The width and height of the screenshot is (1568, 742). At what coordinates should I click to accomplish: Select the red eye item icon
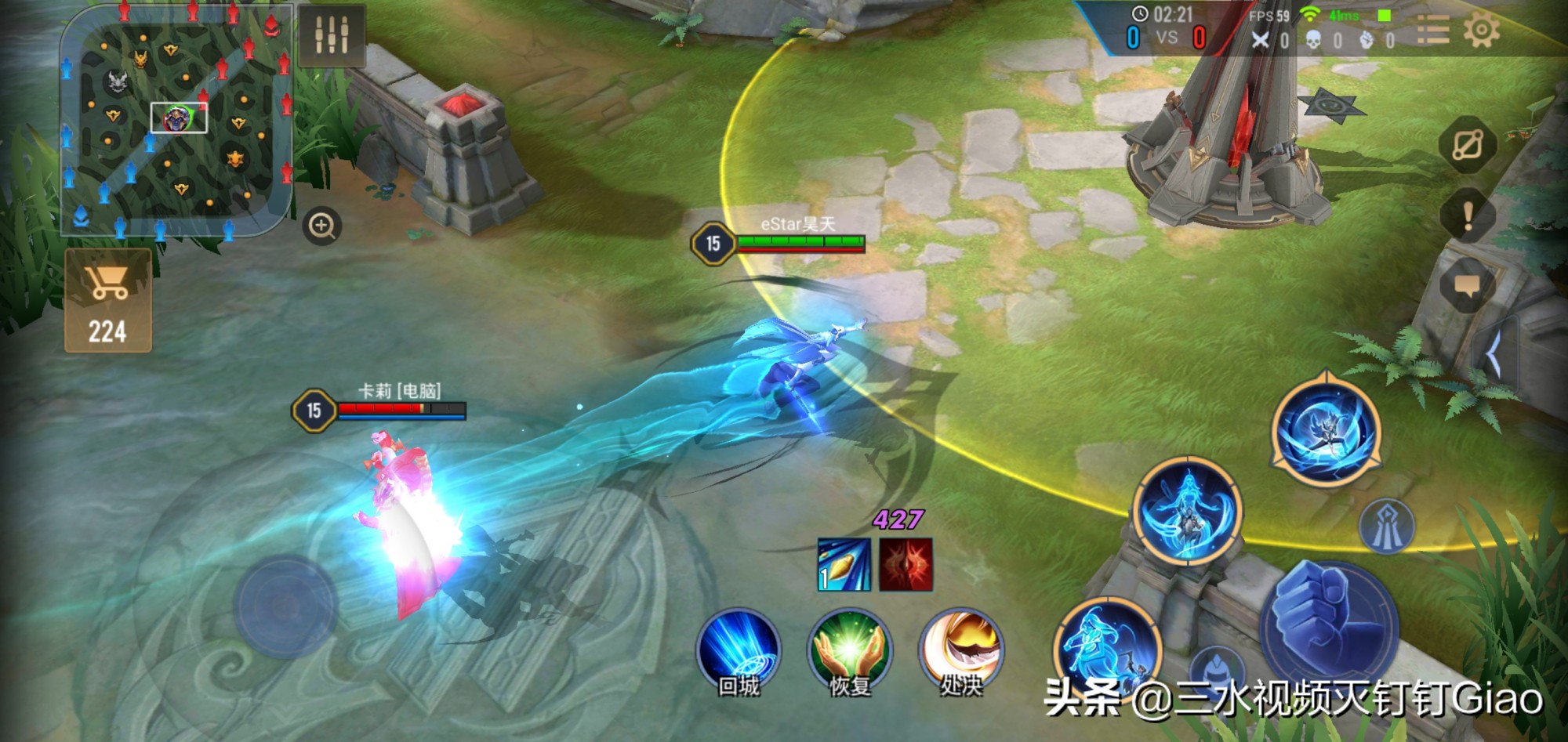point(906,564)
